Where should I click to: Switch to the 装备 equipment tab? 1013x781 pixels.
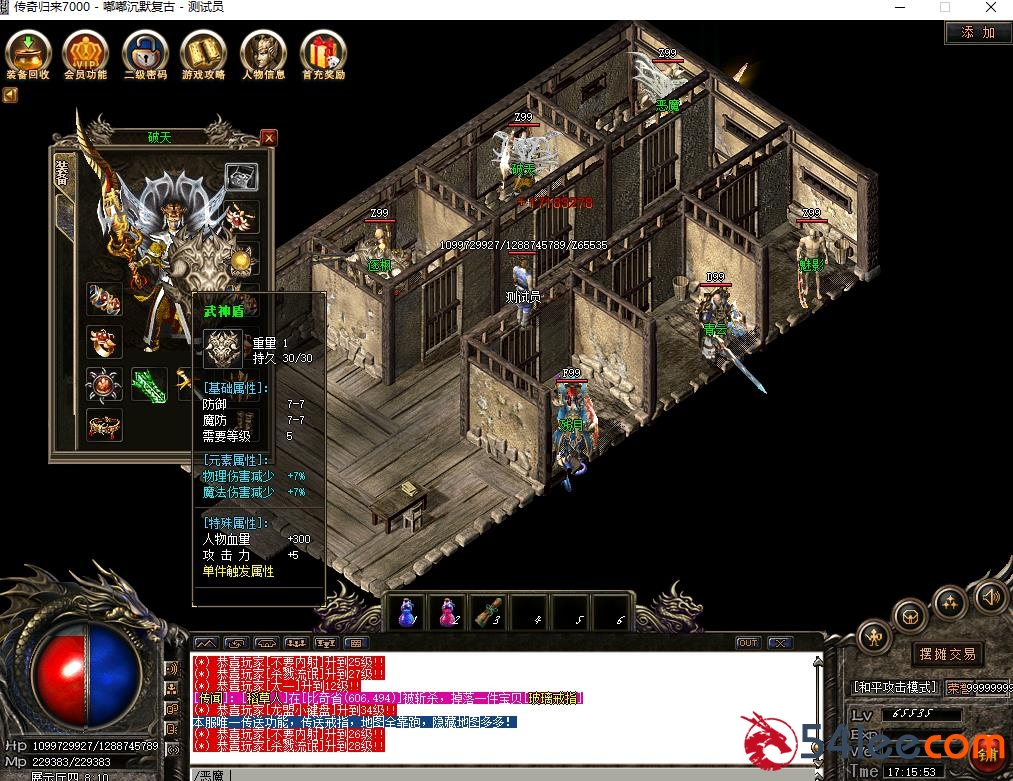pyautogui.click(x=62, y=175)
